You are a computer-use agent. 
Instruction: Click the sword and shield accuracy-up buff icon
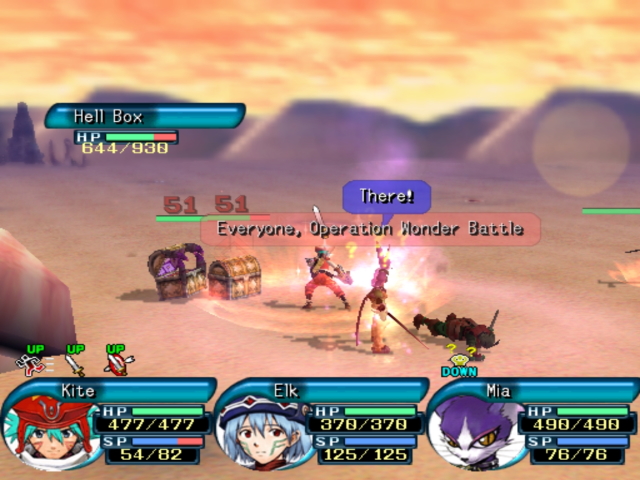117,361
